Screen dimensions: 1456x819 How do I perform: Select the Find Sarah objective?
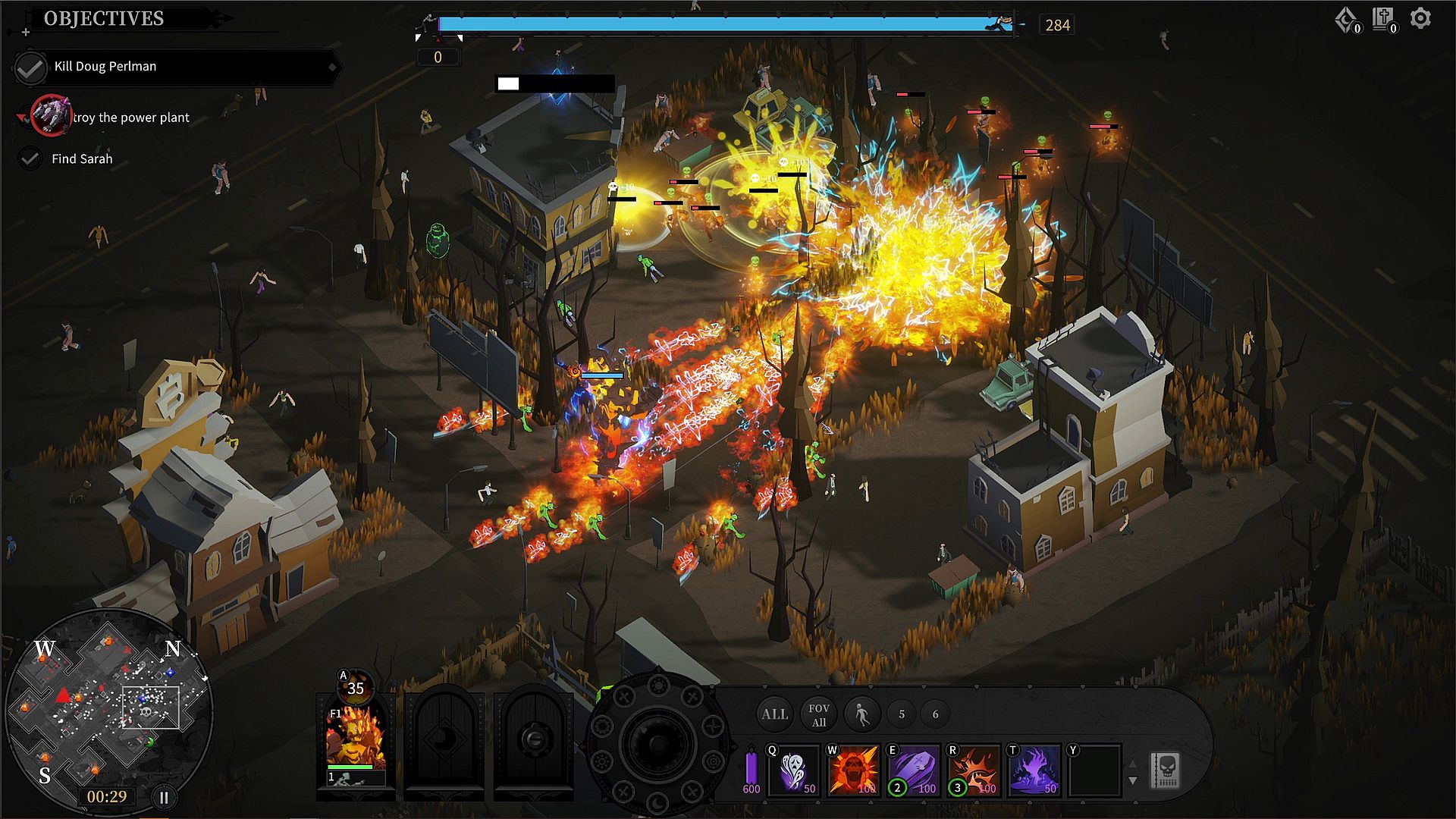pyautogui.click(x=81, y=159)
